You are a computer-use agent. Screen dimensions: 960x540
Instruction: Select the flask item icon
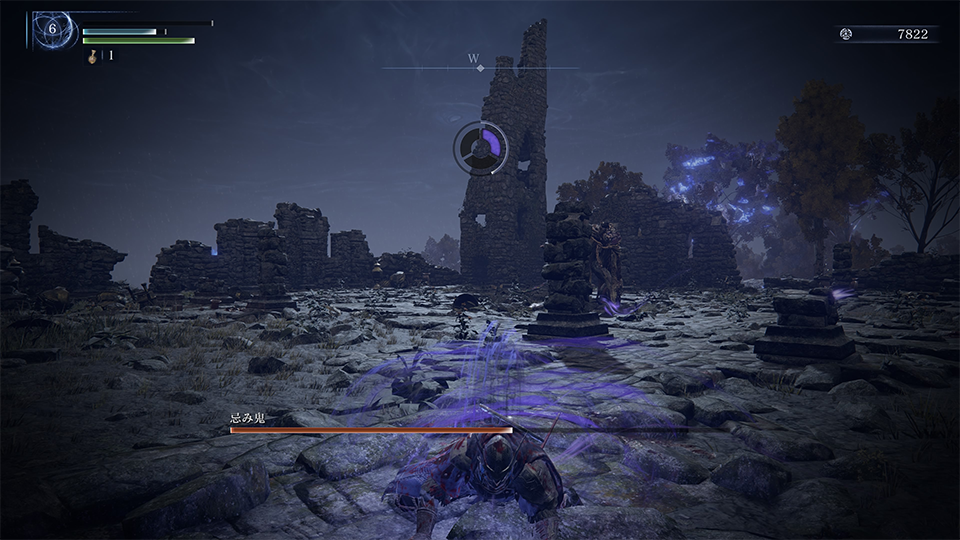pyautogui.click(x=92, y=56)
